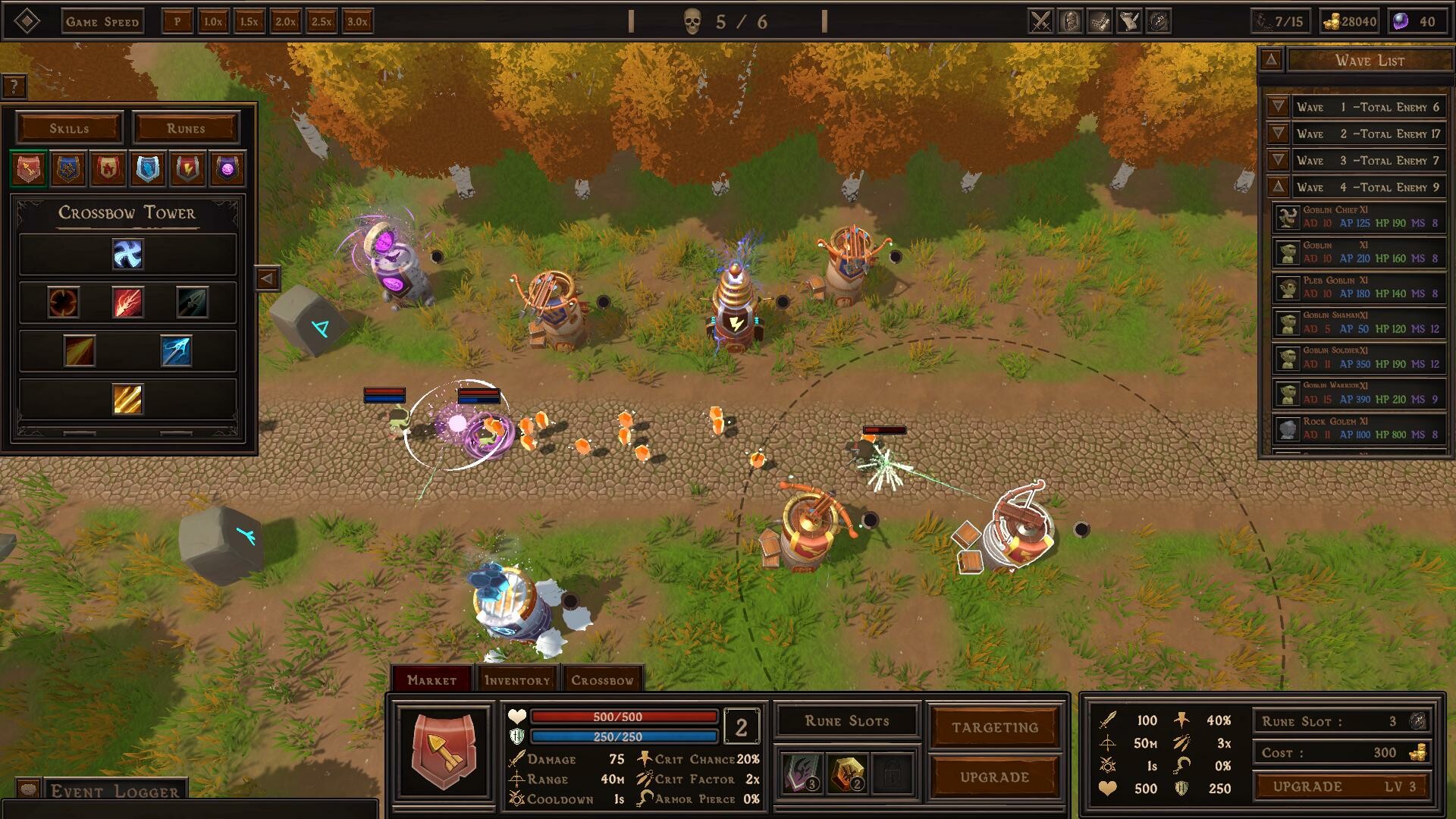Switch to the Inventory tab
Viewport: 1456px width, 819px height.
click(x=517, y=680)
